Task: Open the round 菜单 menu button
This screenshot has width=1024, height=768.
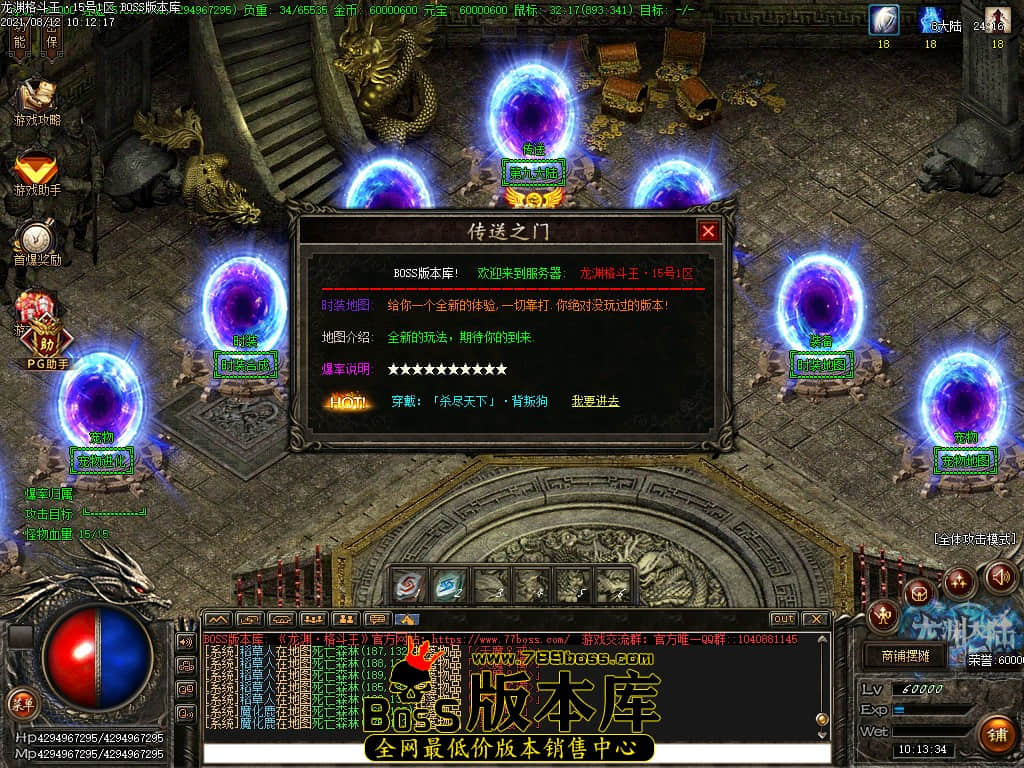Action: pos(22,702)
